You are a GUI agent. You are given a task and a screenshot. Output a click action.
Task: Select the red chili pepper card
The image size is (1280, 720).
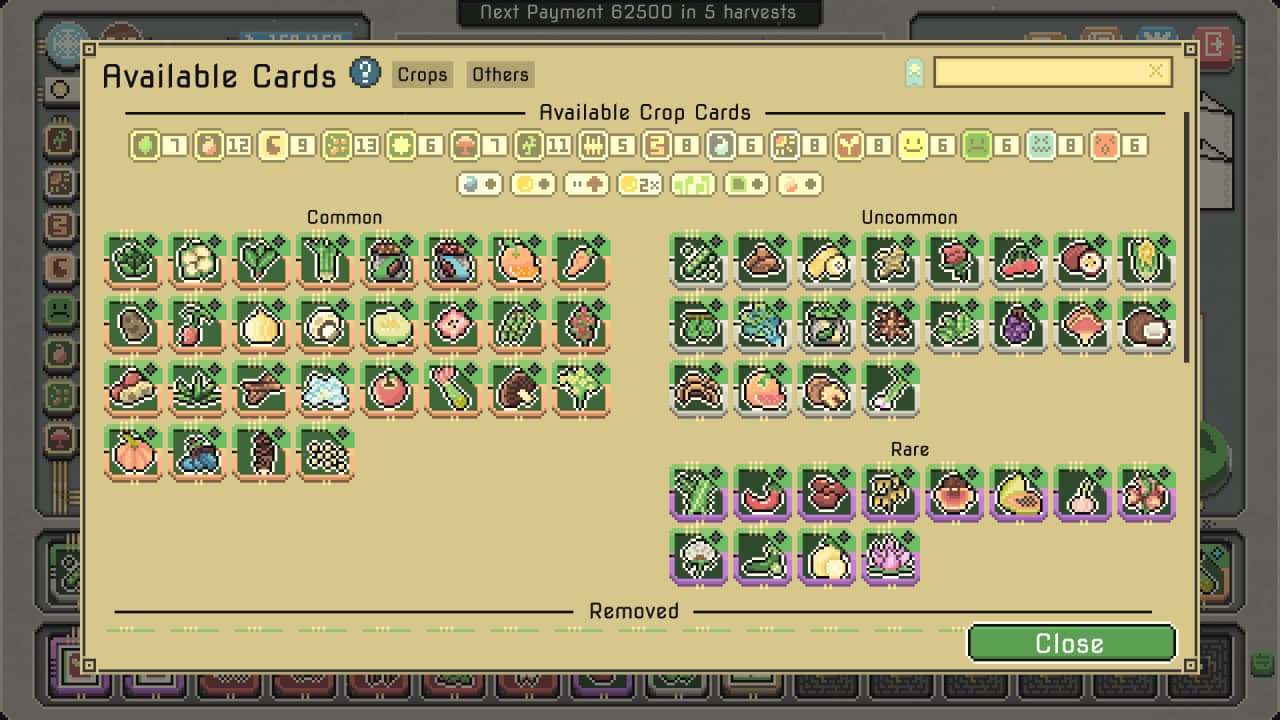pos(762,494)
